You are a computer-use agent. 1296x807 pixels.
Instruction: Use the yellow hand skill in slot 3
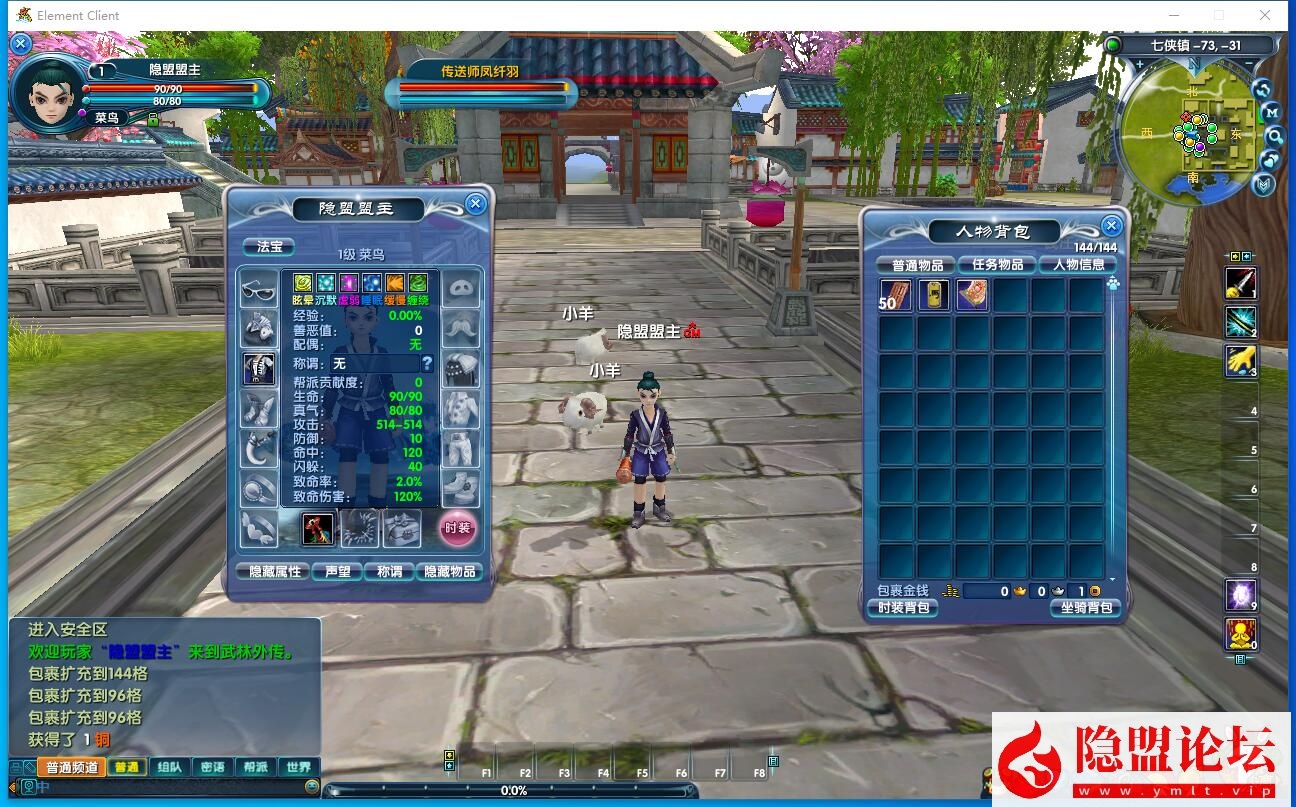point(1241,361)
